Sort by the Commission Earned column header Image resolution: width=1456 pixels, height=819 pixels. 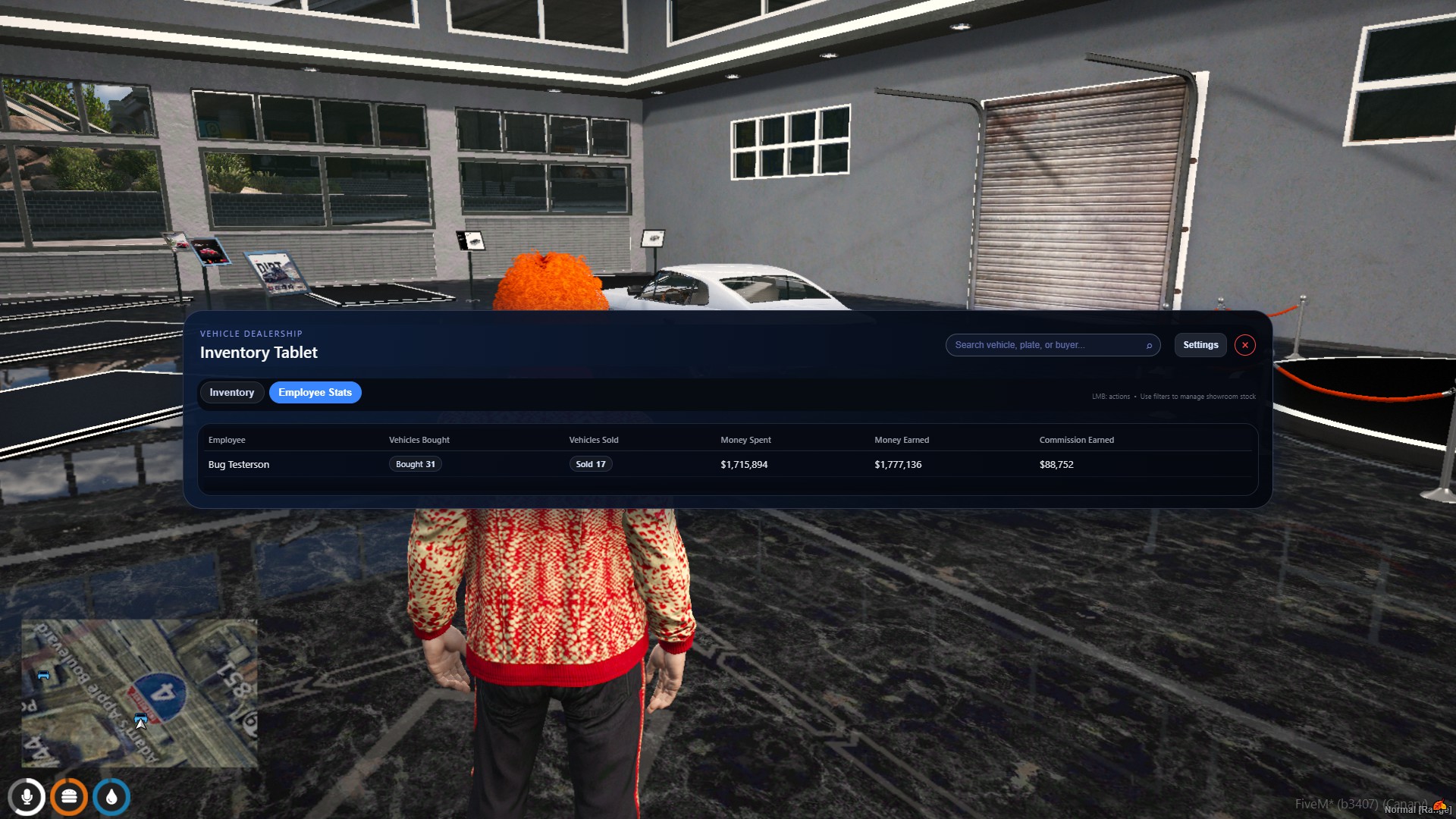1076,440
